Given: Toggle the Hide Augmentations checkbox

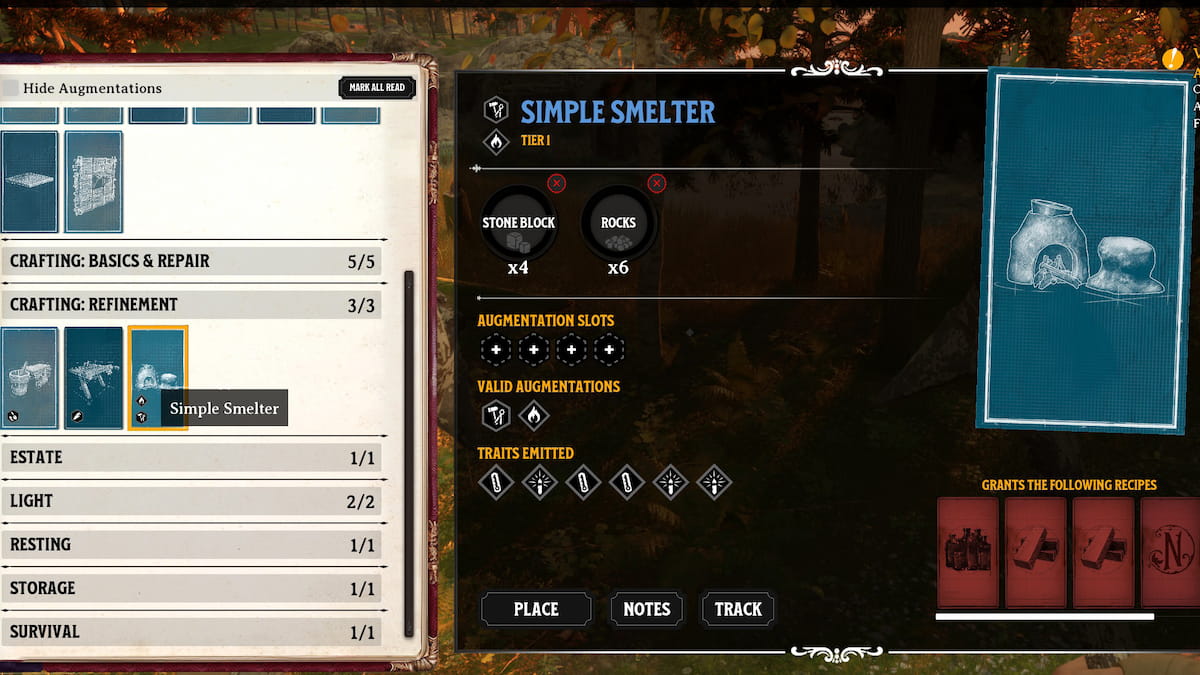Looking at the screenshot, I should [x=10, y=88].
